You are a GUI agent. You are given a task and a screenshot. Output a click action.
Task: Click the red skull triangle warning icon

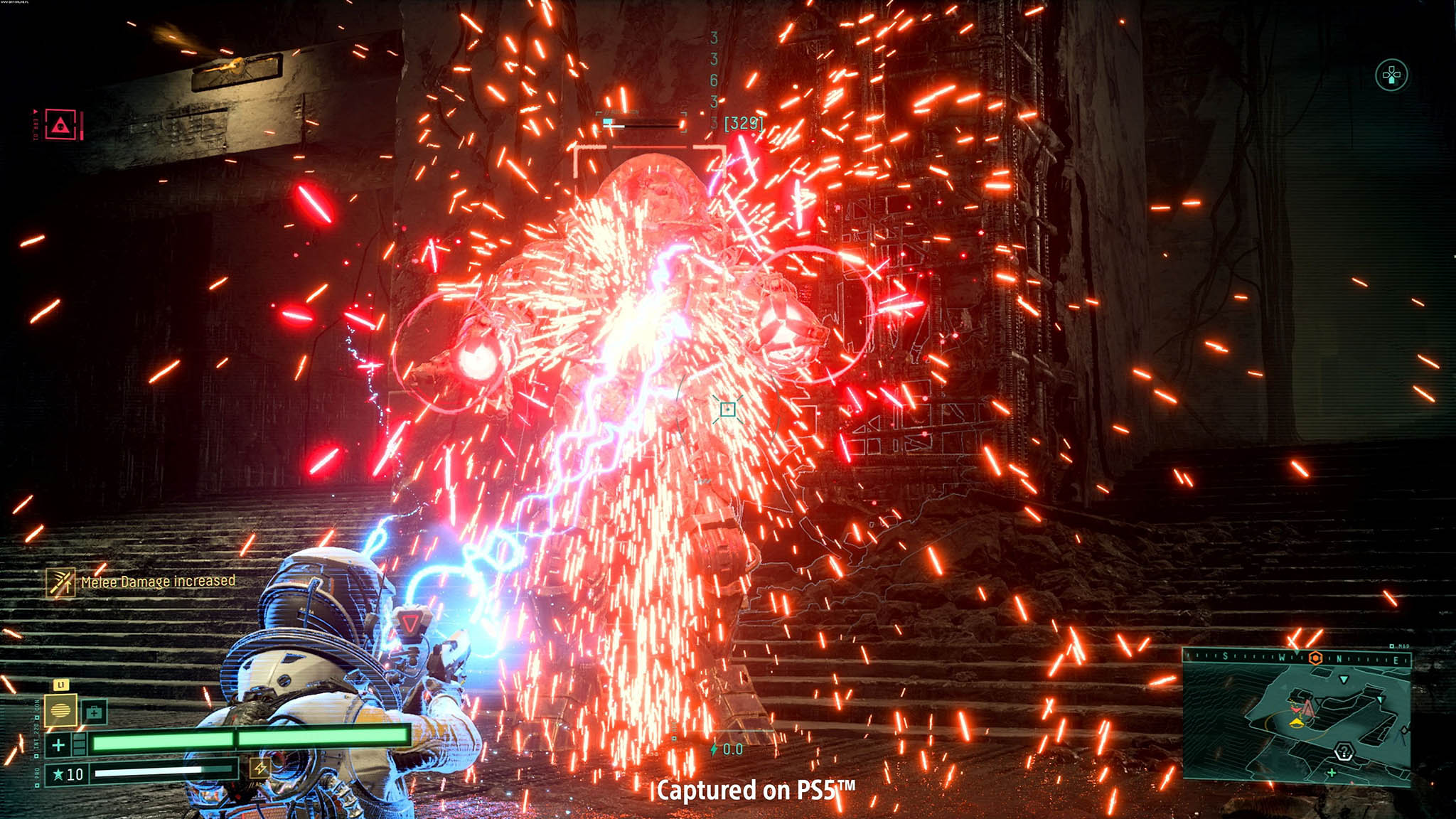(60, 127)
